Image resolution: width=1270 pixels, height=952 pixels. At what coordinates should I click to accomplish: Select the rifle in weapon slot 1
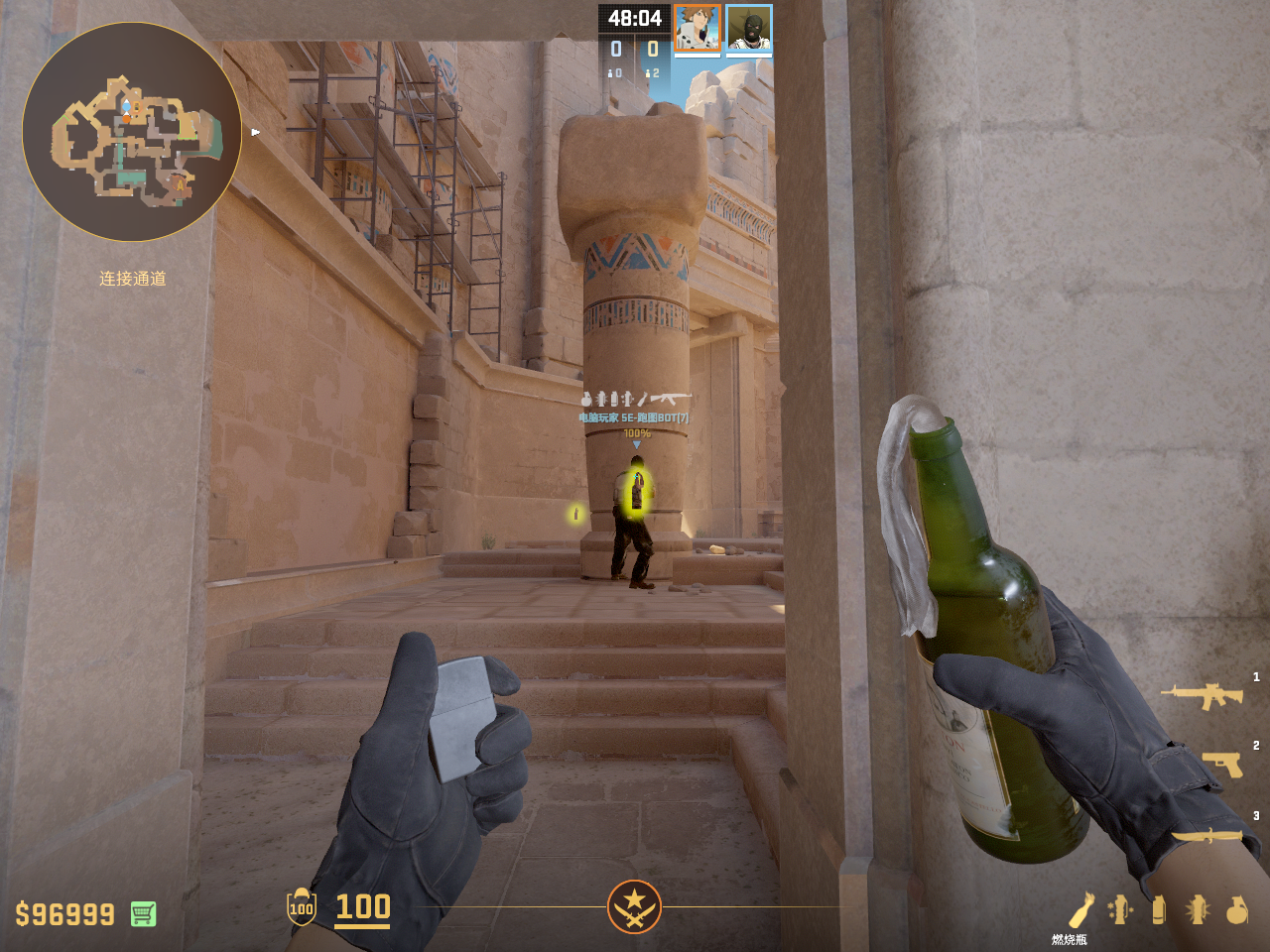[1203, 695]
